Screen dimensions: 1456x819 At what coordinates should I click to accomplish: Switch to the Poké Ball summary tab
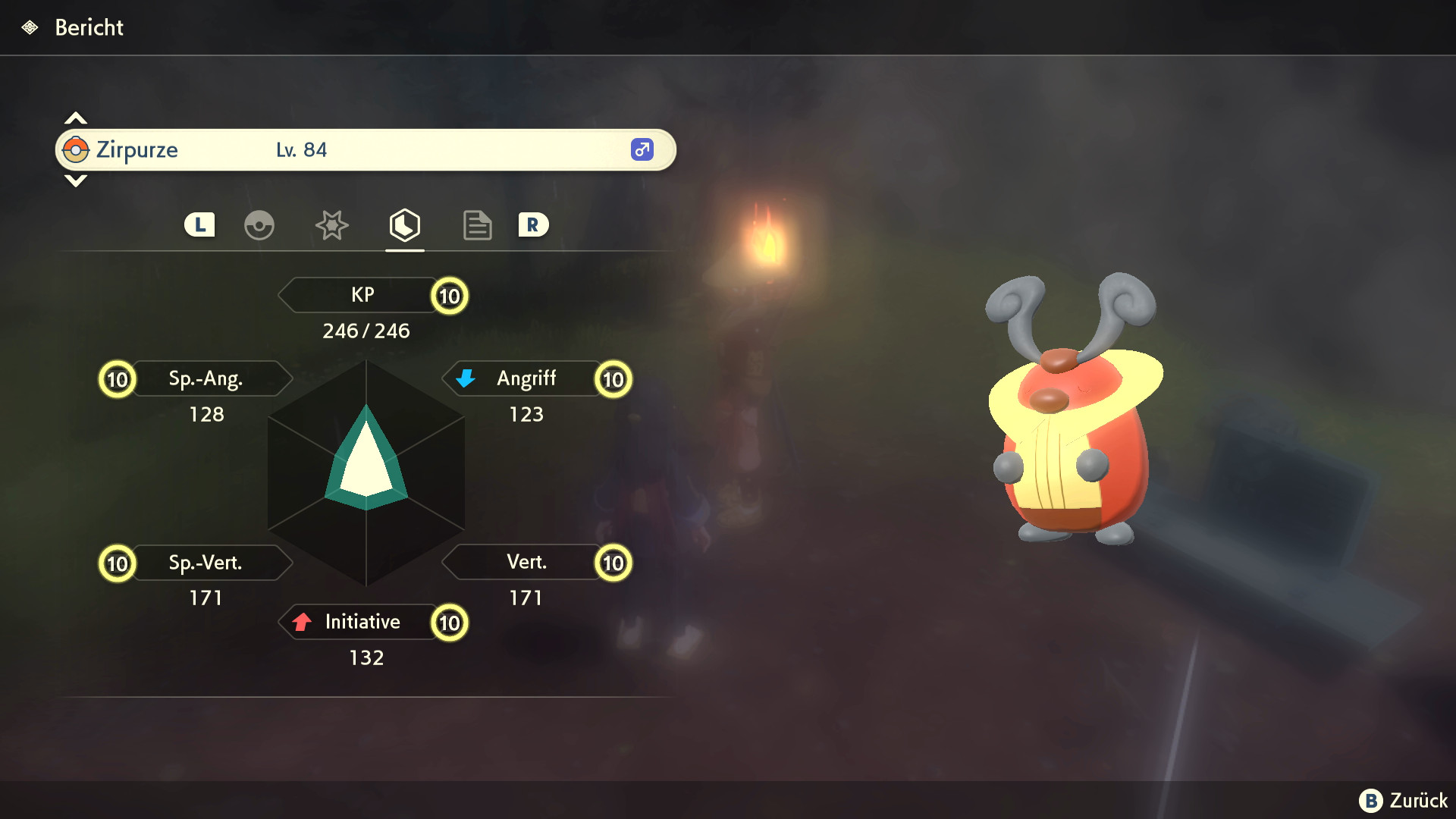[x=259, y=225]
